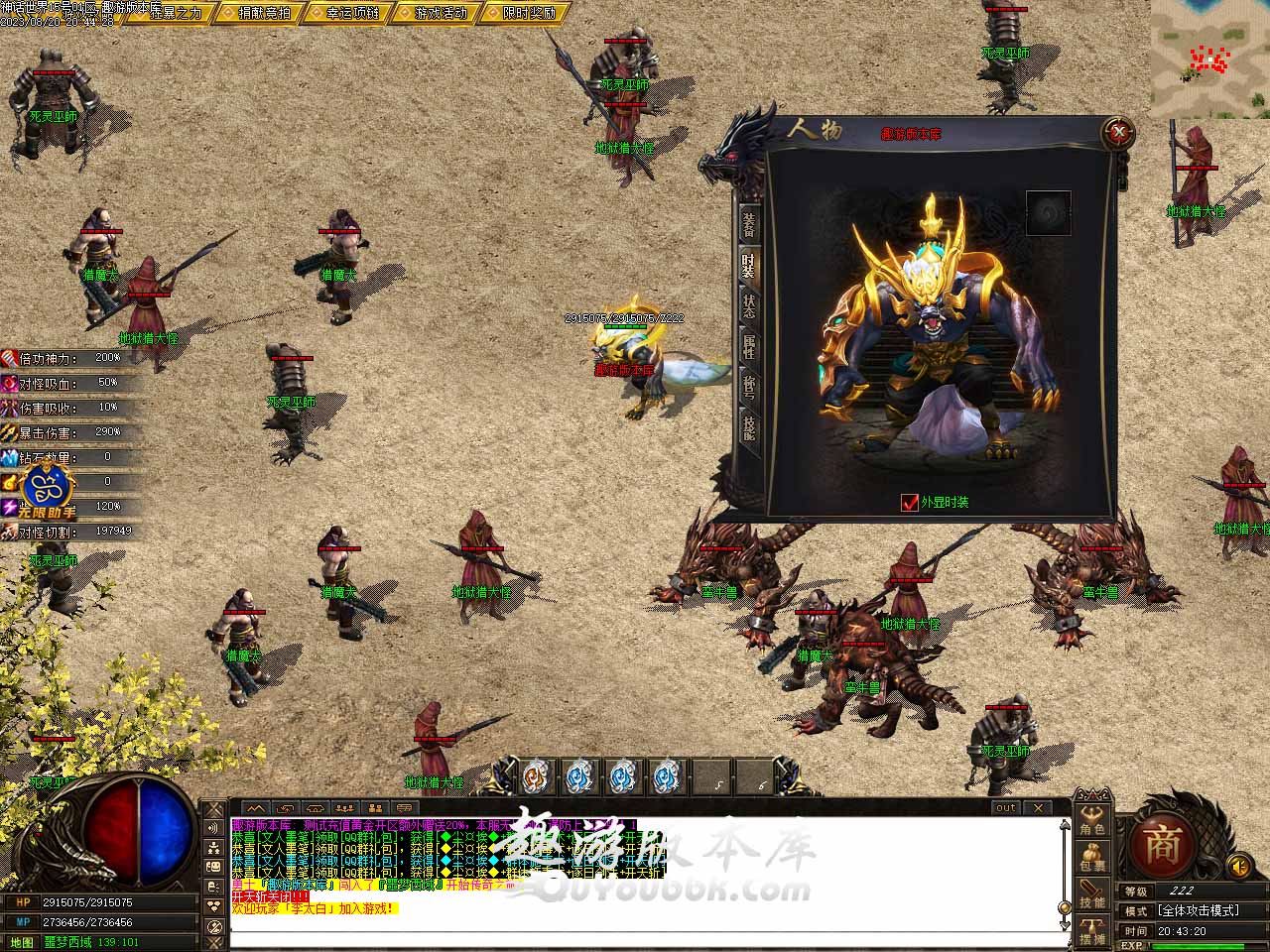Open the 商 shop round button
The height and width of the screenshot is (952, 1270).
1162,845
